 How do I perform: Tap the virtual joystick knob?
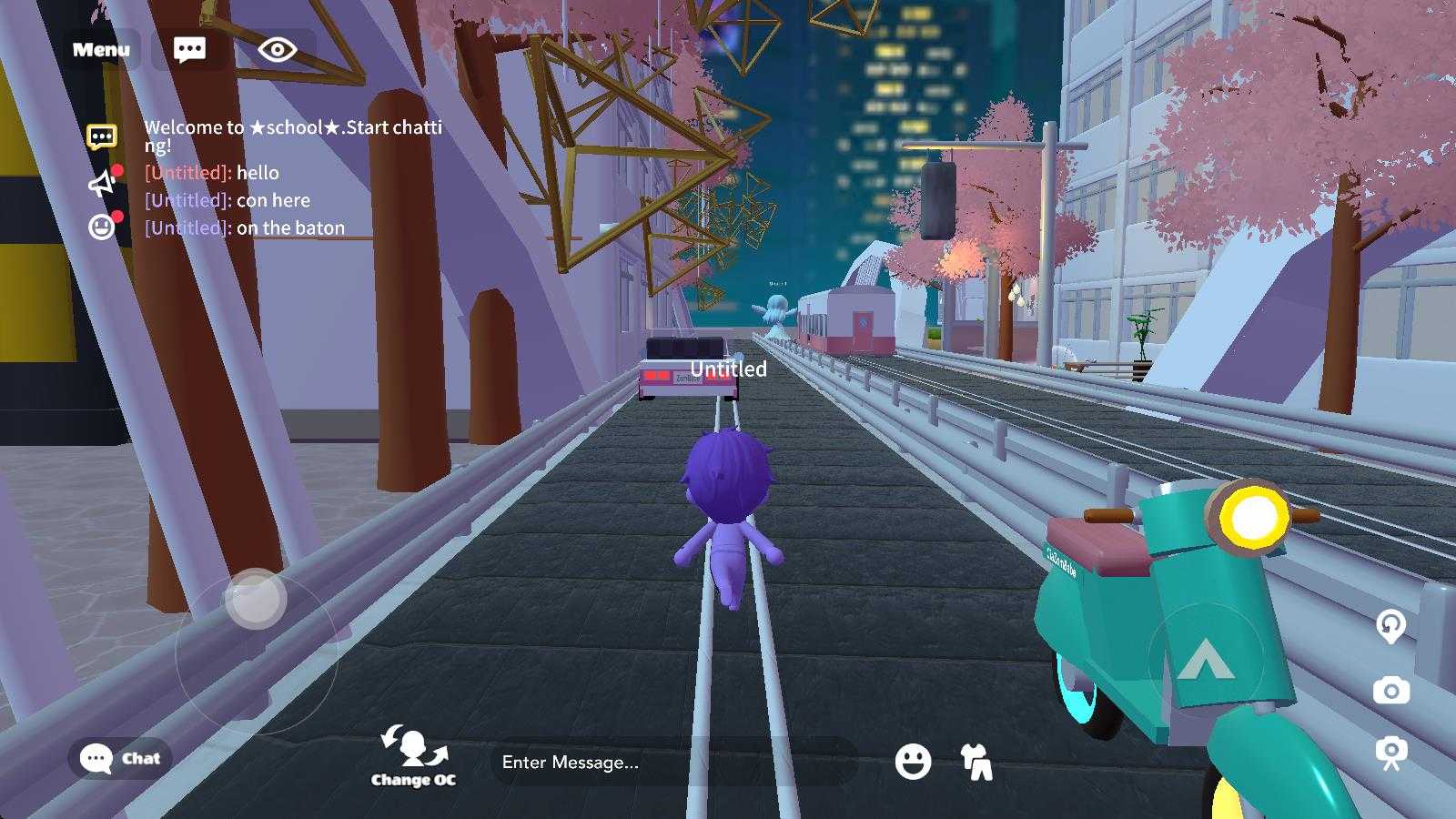pyautogui.click(x=256, y=599)
